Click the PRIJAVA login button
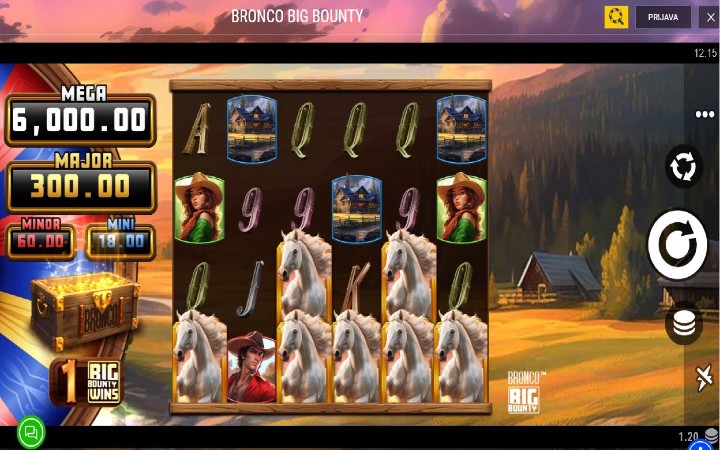Viewport: 720px width, 450px height. click(662, 17)
